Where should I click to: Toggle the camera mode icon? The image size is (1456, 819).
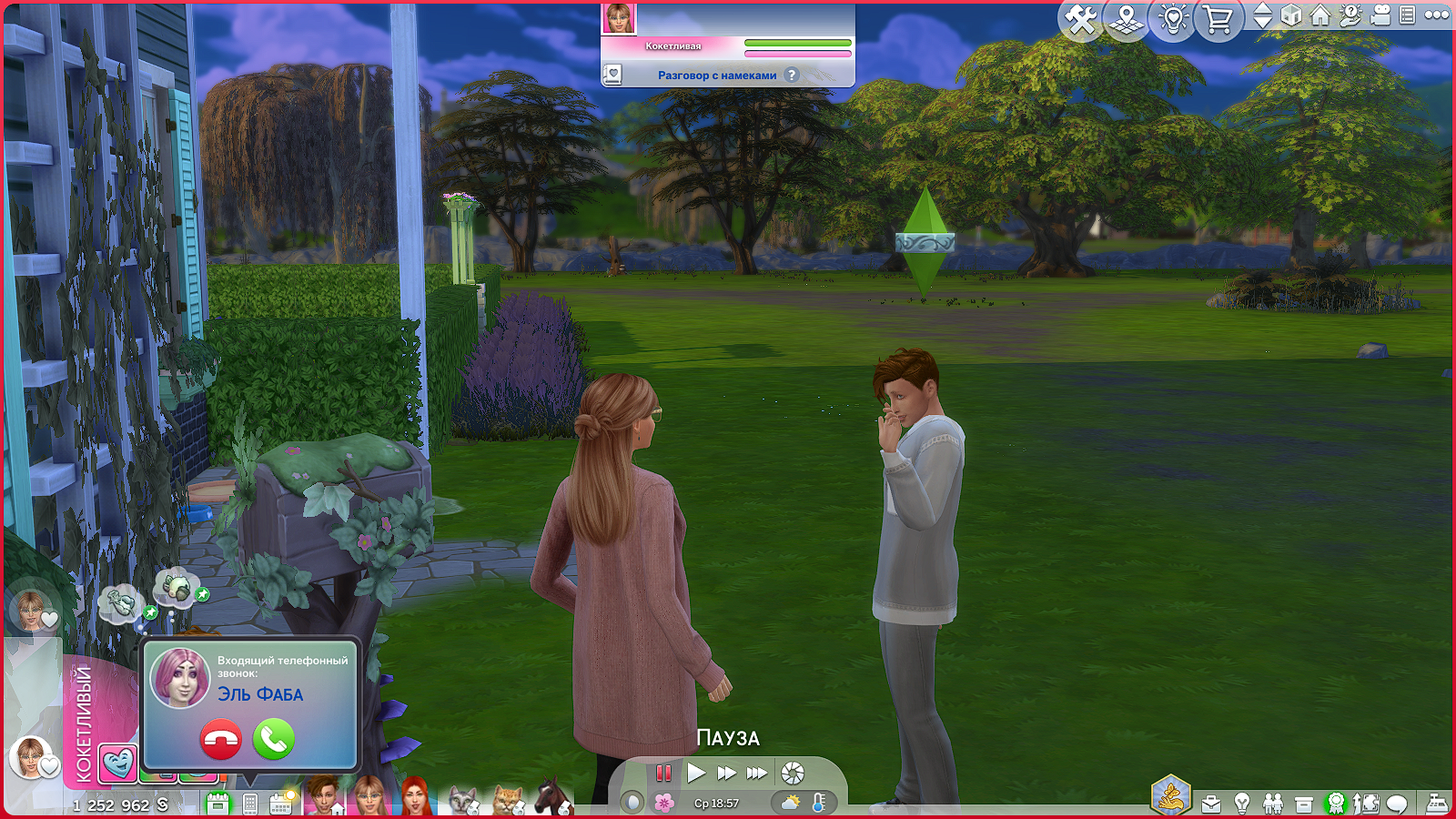pyautogui.click(x=1380, y=15)
